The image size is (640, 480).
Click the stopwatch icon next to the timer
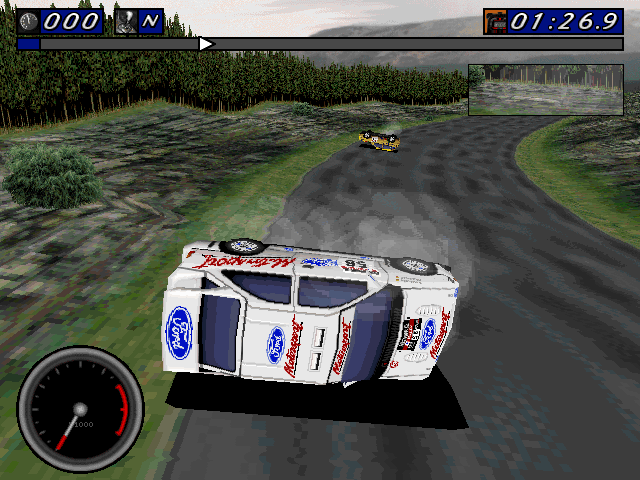495,21
